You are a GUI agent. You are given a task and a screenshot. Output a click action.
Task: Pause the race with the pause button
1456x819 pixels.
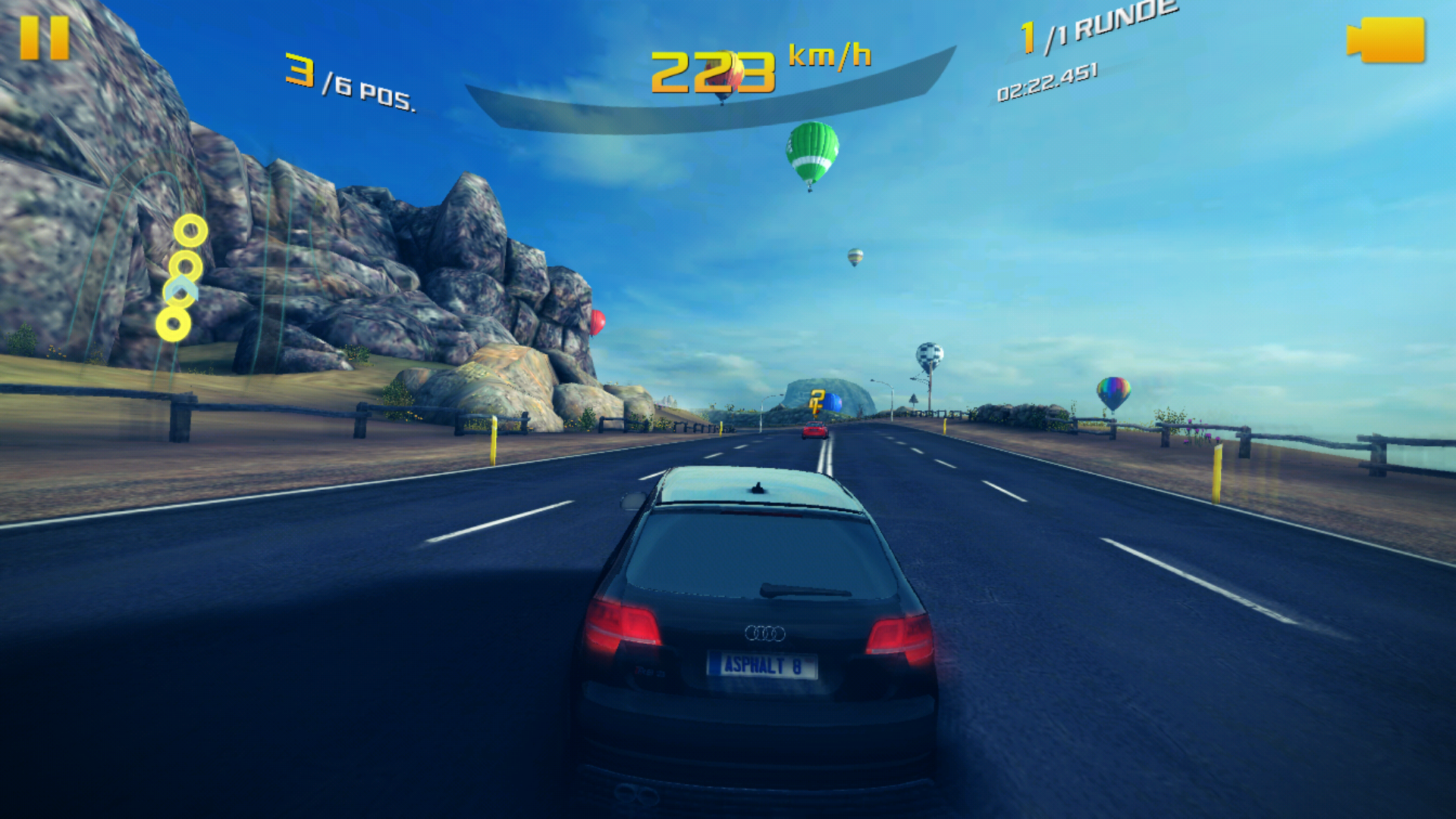tap(45, 38)
